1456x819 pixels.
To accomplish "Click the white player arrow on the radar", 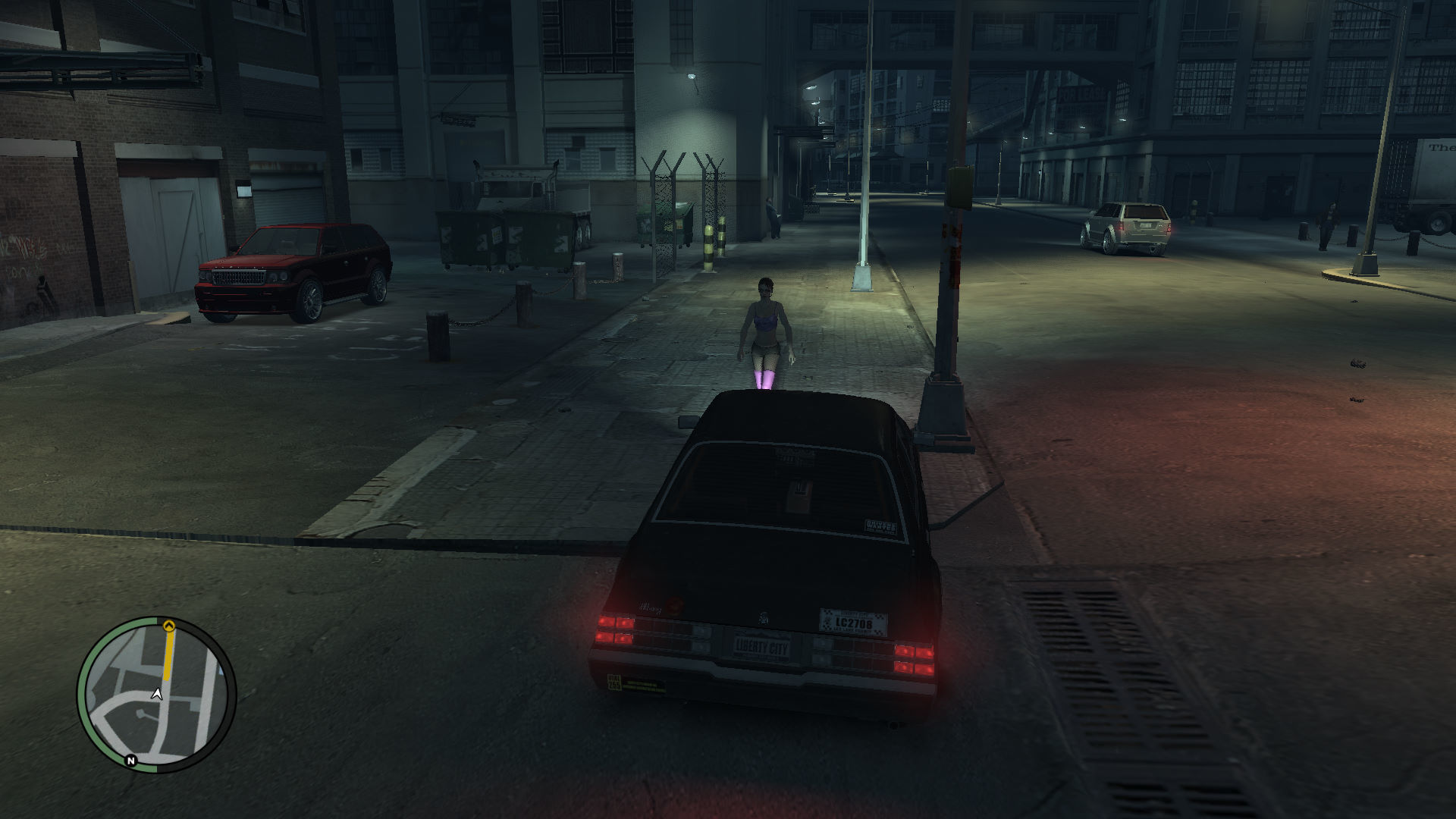I will pyautogui.click(x=157, y=694).
